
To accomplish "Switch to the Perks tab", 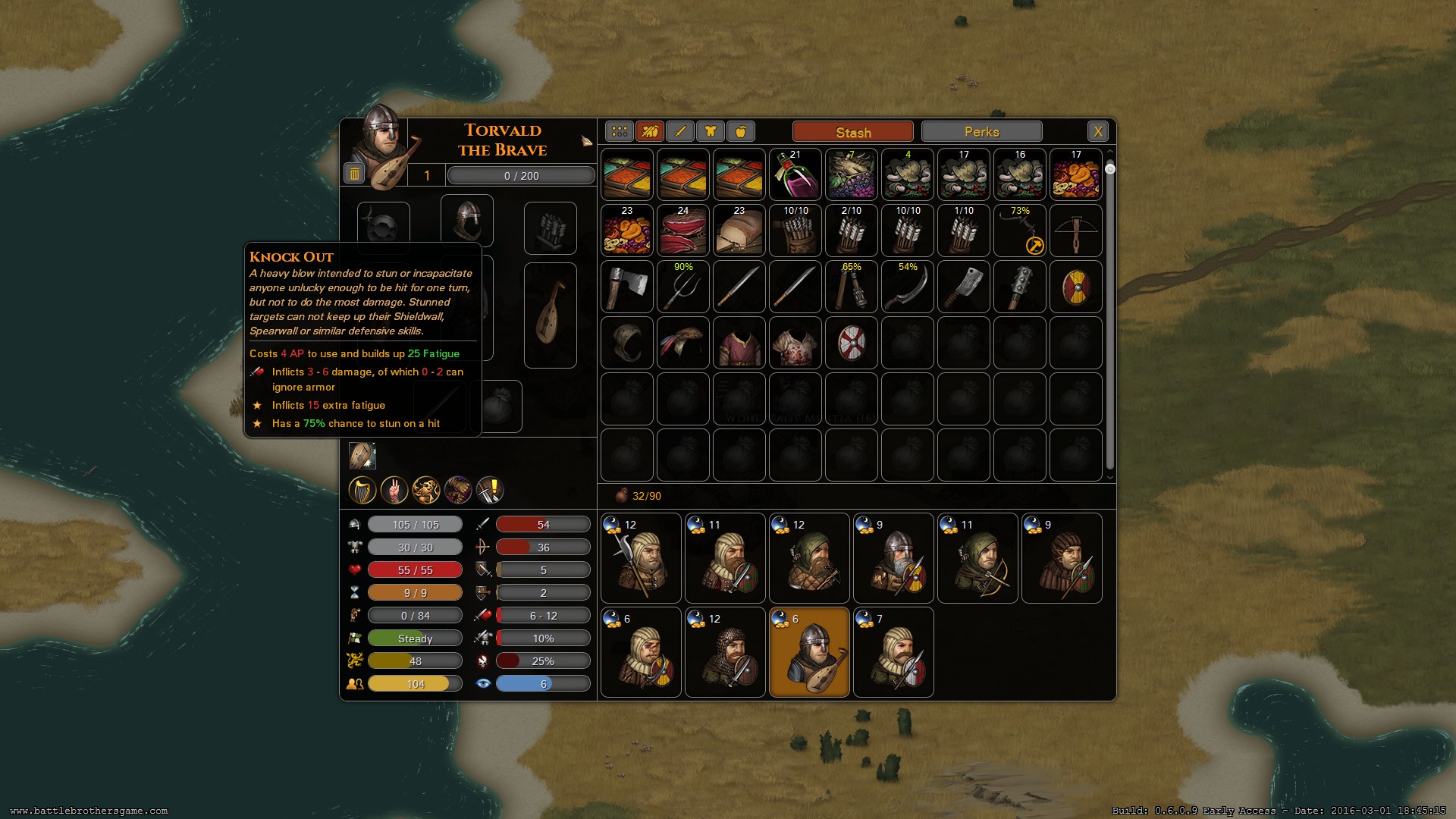I will pyautogui.click(x=981, y=132).
